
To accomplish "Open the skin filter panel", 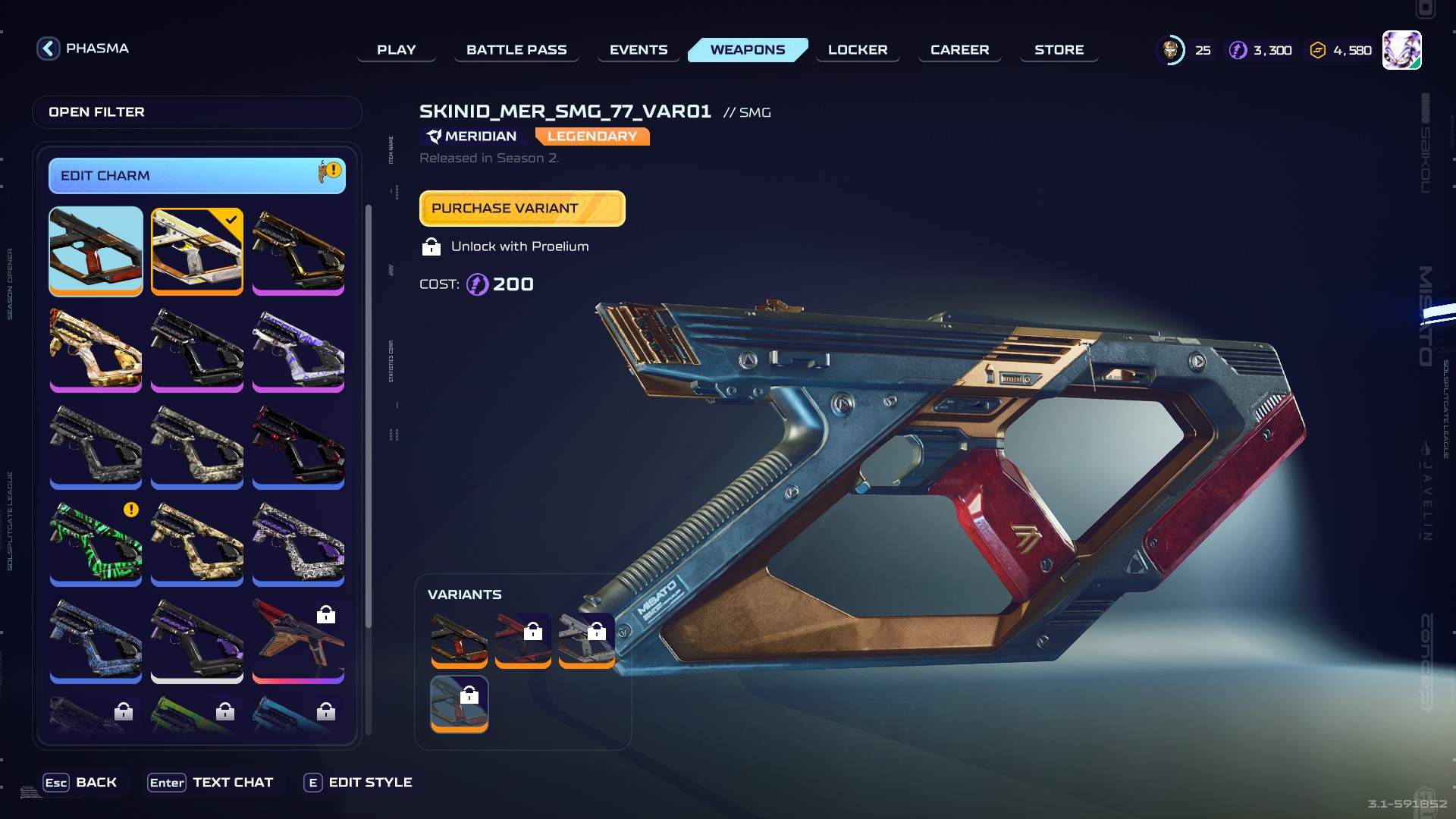I will [196, 112].
